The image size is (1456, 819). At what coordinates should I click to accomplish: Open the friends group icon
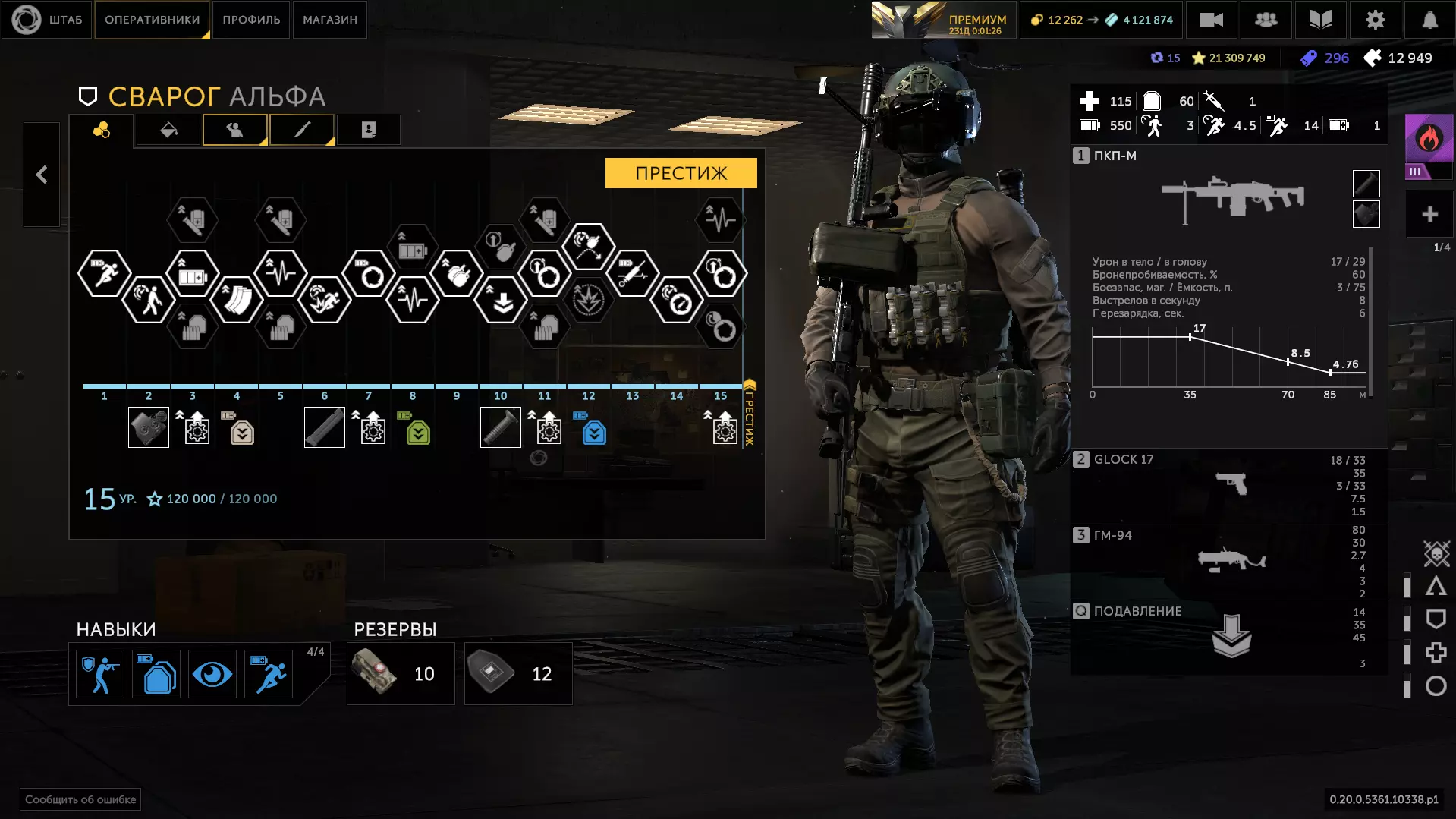click(x=1266, y=20)
